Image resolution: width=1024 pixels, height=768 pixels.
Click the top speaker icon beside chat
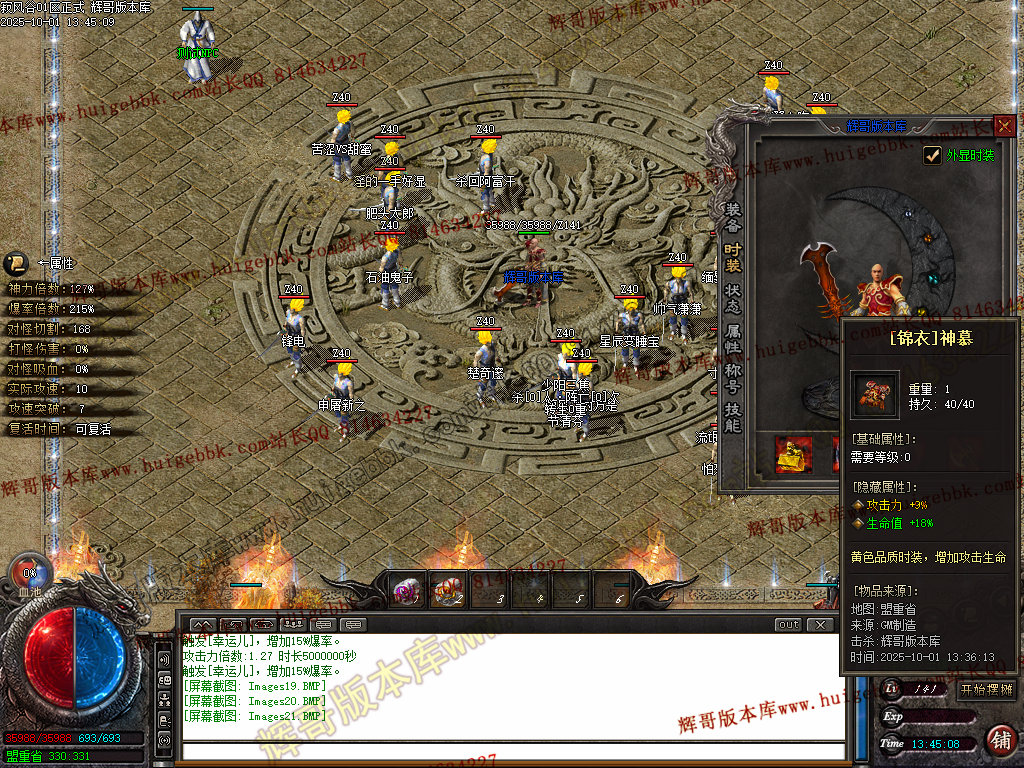pyautogui.click(x=164, y=660)
